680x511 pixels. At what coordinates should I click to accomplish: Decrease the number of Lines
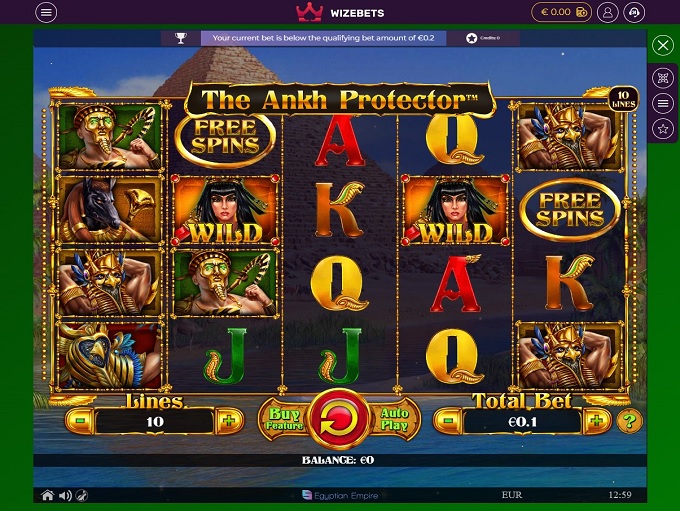pyautogui.click(x=81, y=420)
